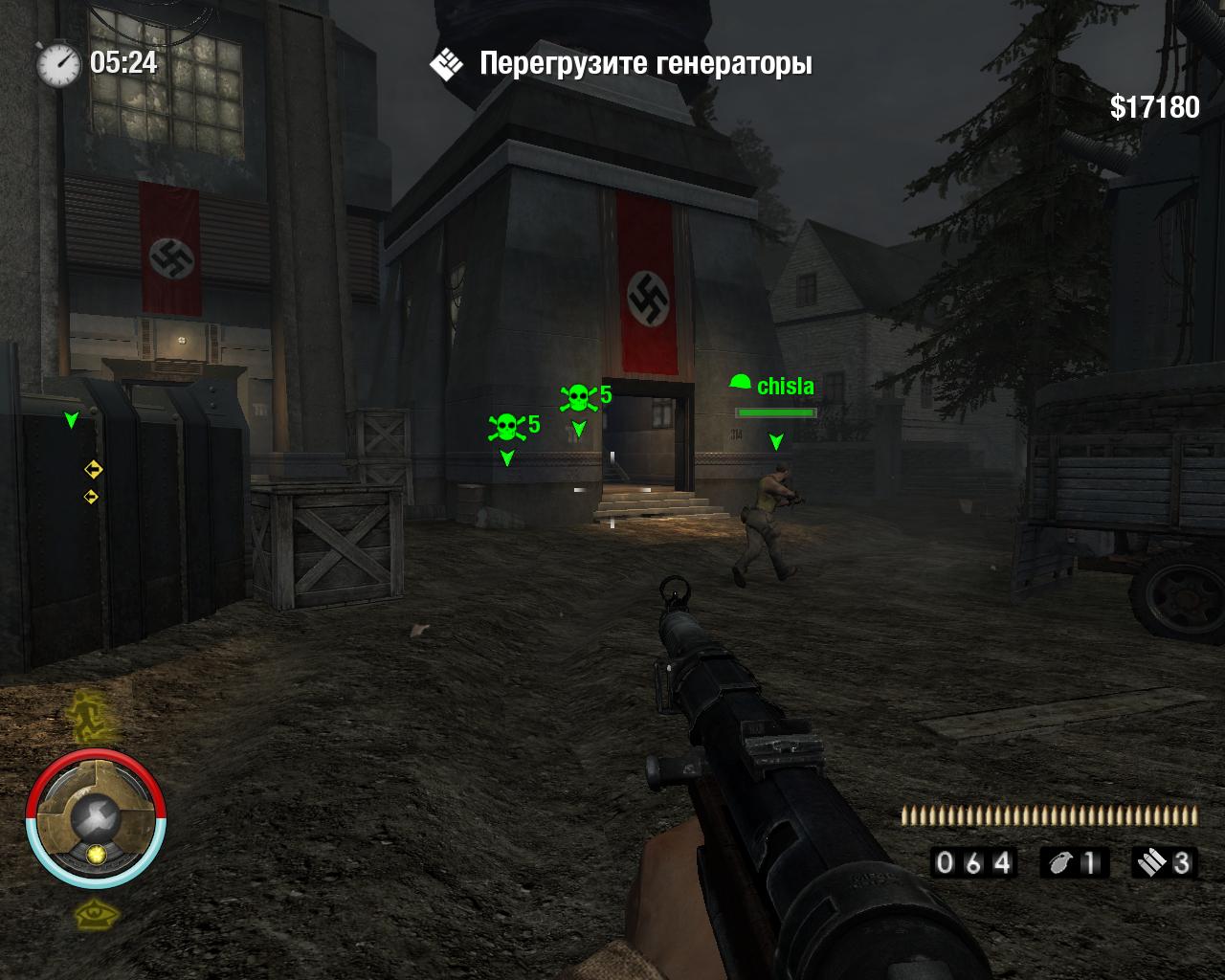The image size is (1225, 980).
Task: Toggle the lower yellow arrow sign on the wall
Action: coord(92,497)
